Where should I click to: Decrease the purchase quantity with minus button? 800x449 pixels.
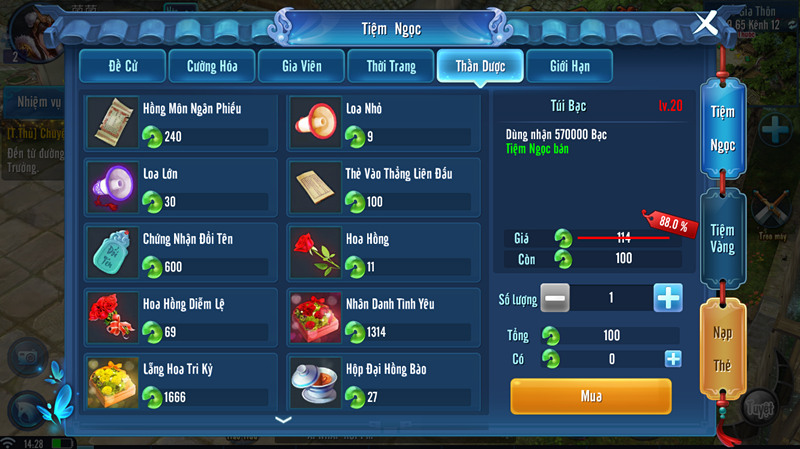point(557,298)
